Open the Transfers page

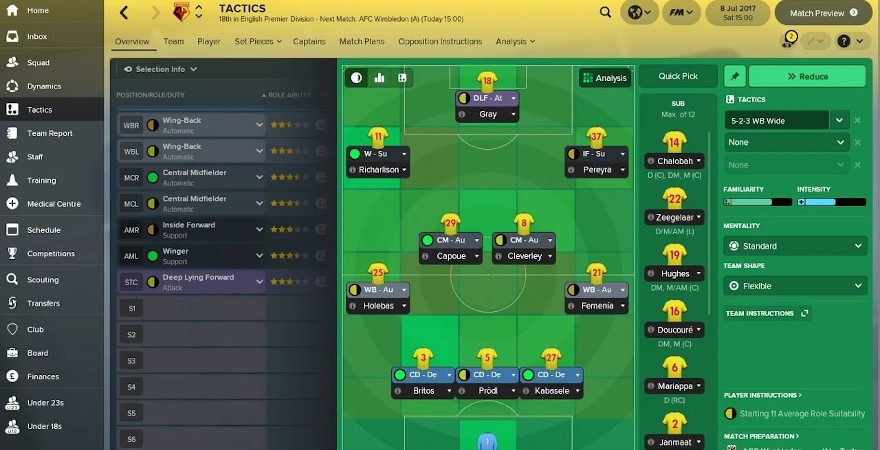coord(43,304)
